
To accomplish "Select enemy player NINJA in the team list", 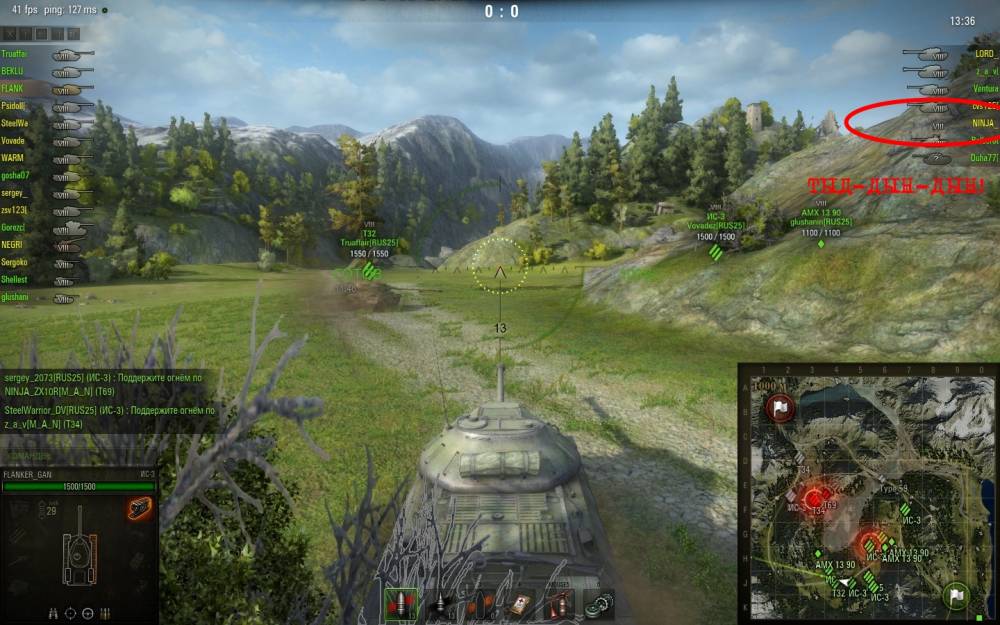I will [x=983, y=123].
